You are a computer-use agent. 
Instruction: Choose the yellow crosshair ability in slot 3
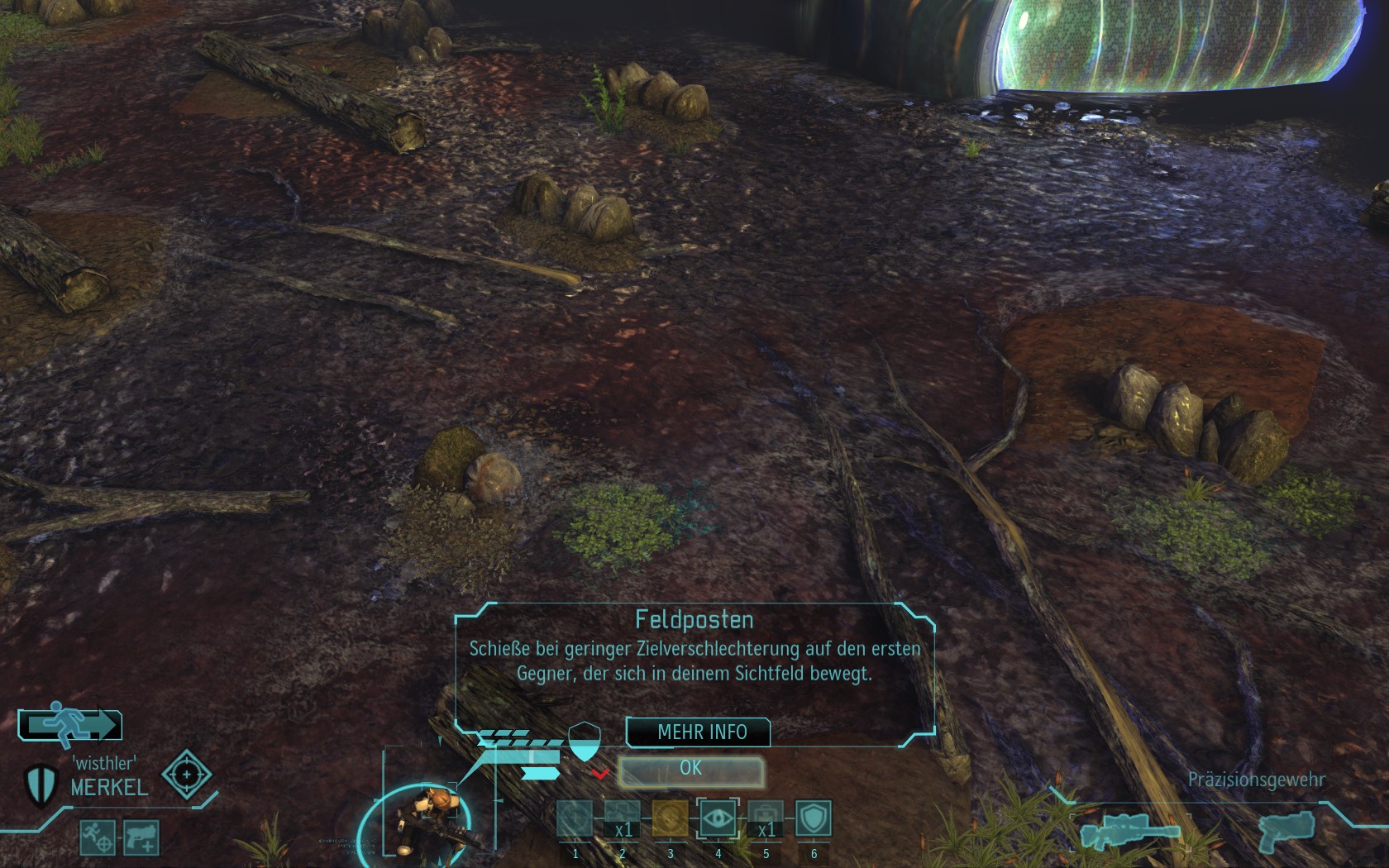(x=670, y=819)
